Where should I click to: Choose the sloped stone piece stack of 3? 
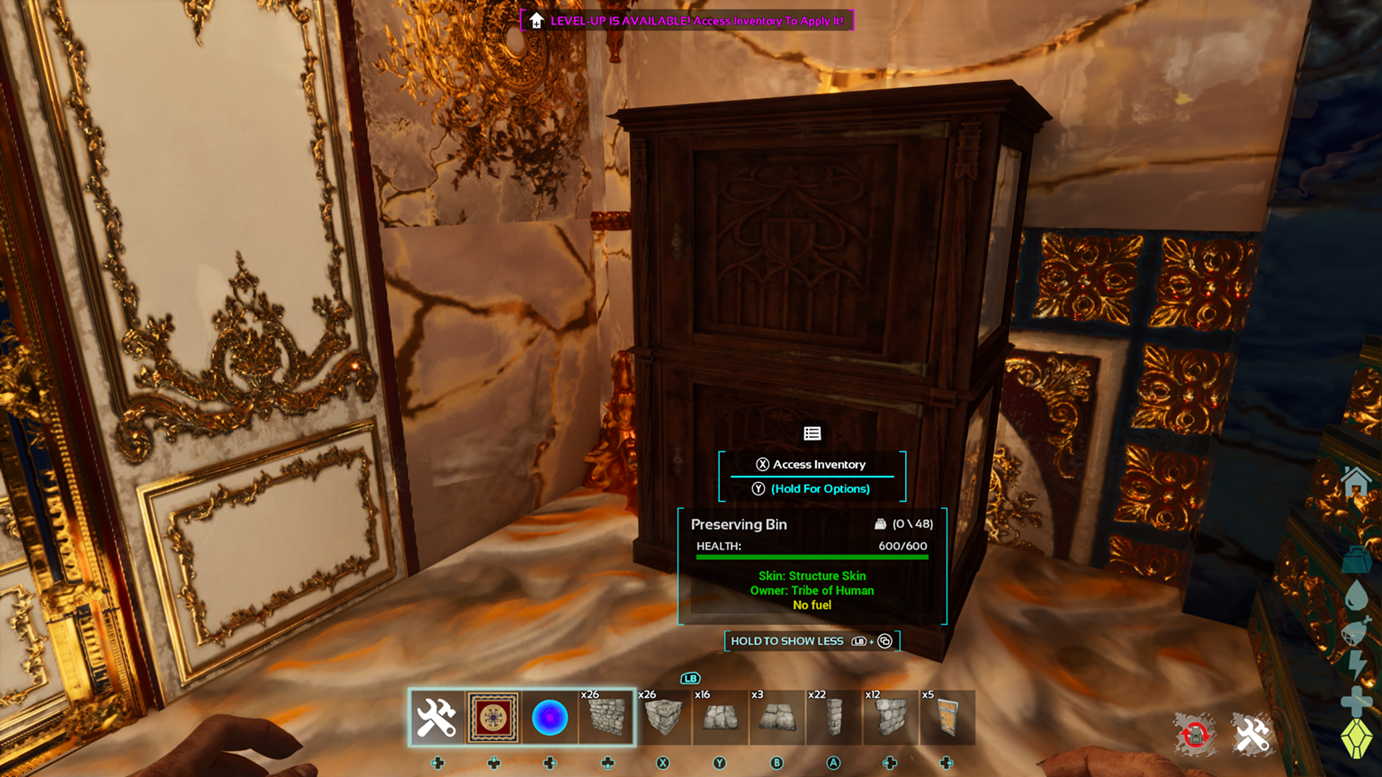(x=776, y=717)
